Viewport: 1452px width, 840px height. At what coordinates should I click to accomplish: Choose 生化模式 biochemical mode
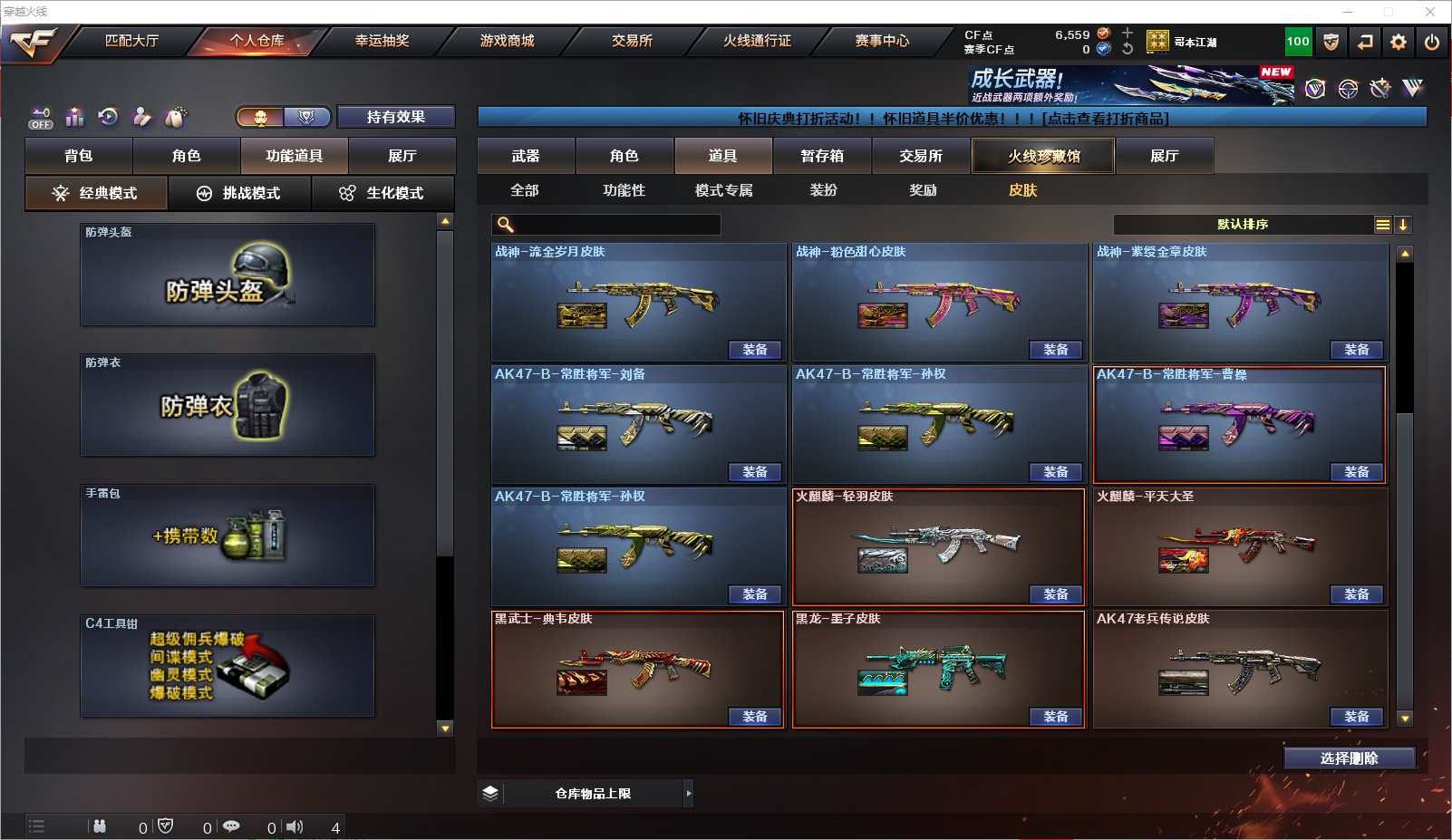click(x=382, y=193)
